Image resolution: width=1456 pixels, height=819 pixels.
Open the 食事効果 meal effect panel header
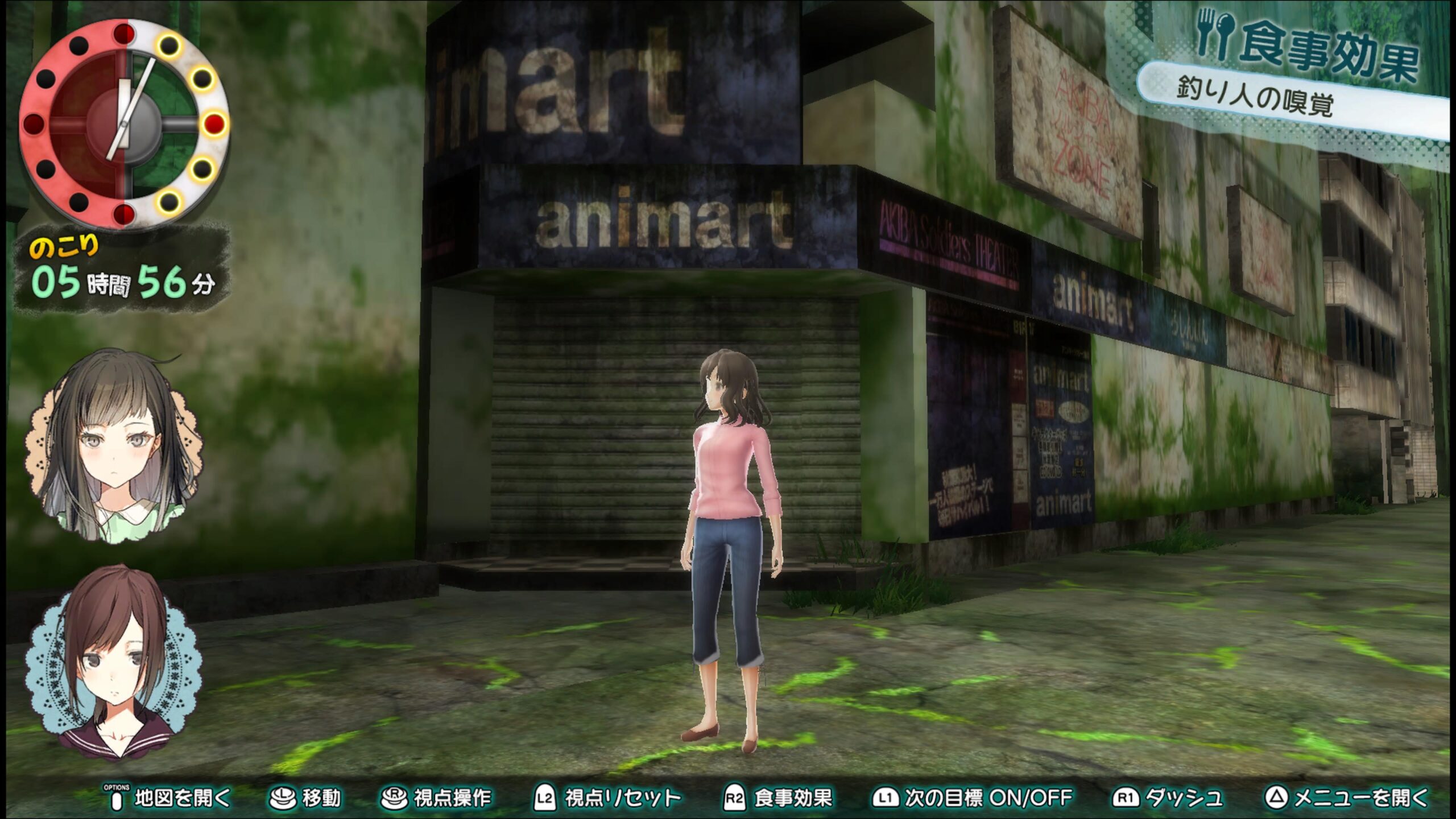click(x=1308, y=48)
